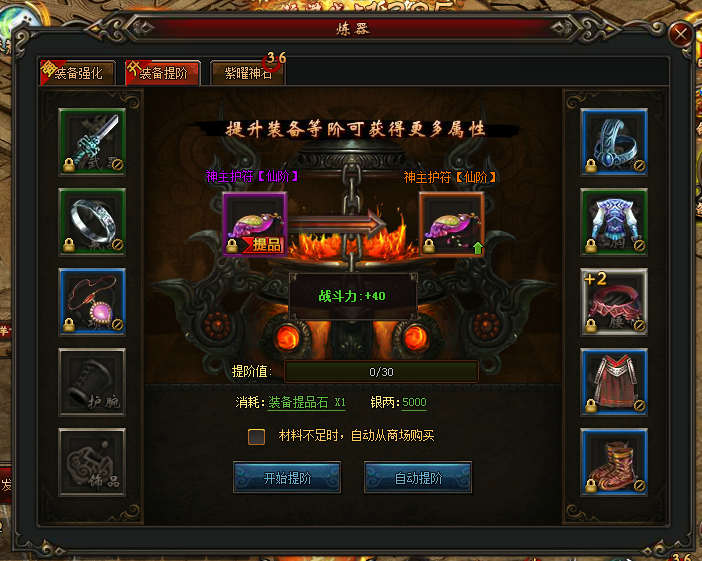This screenshot has height=561, width=702.
Task: Select the red boots equipment slot
Action: pyautogui.click(x=614, y=462)
